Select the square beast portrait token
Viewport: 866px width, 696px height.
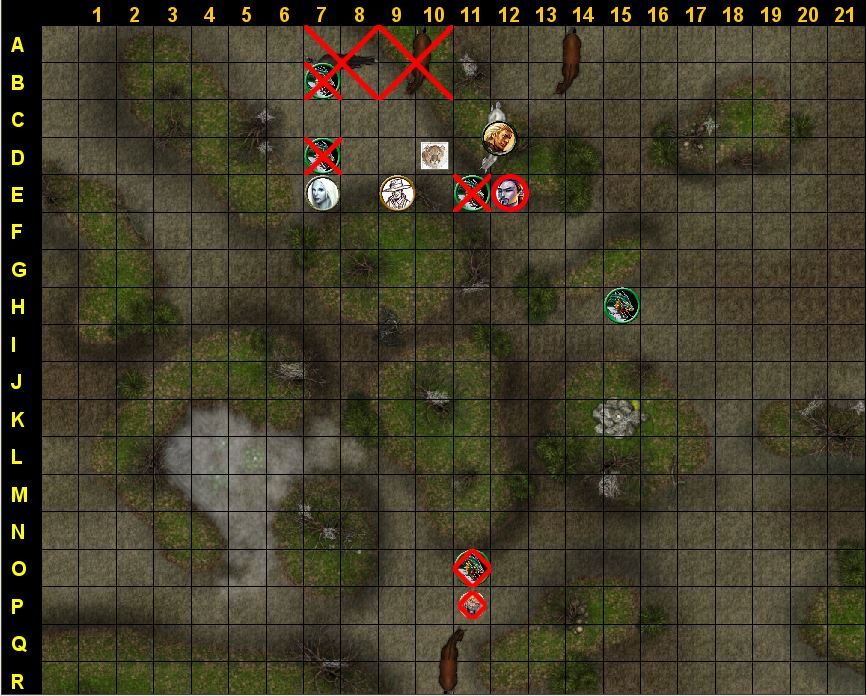pos(434,156)
